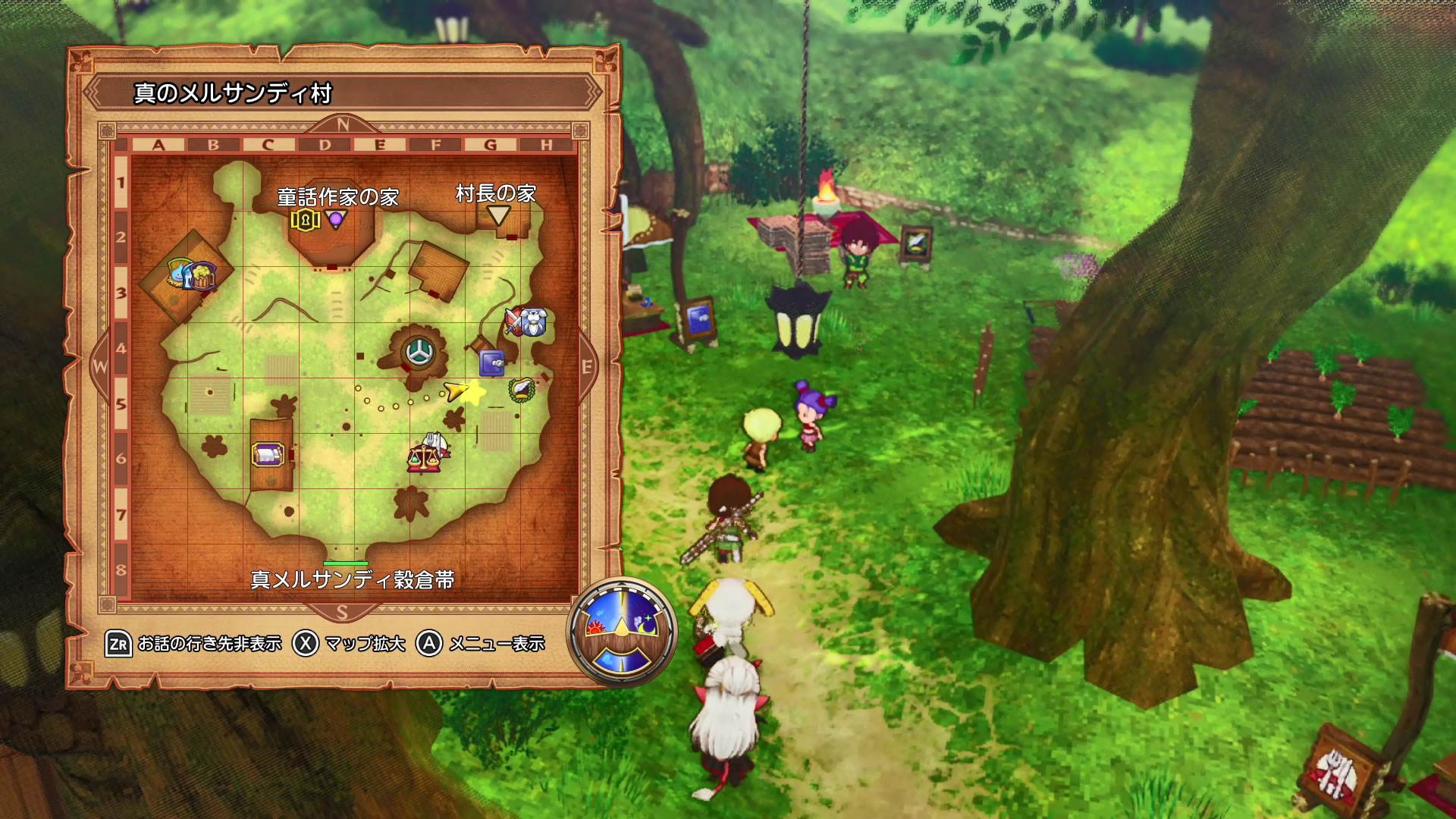
Task: Enlarge the map via マップ拡大
Action: click(350, 644)
